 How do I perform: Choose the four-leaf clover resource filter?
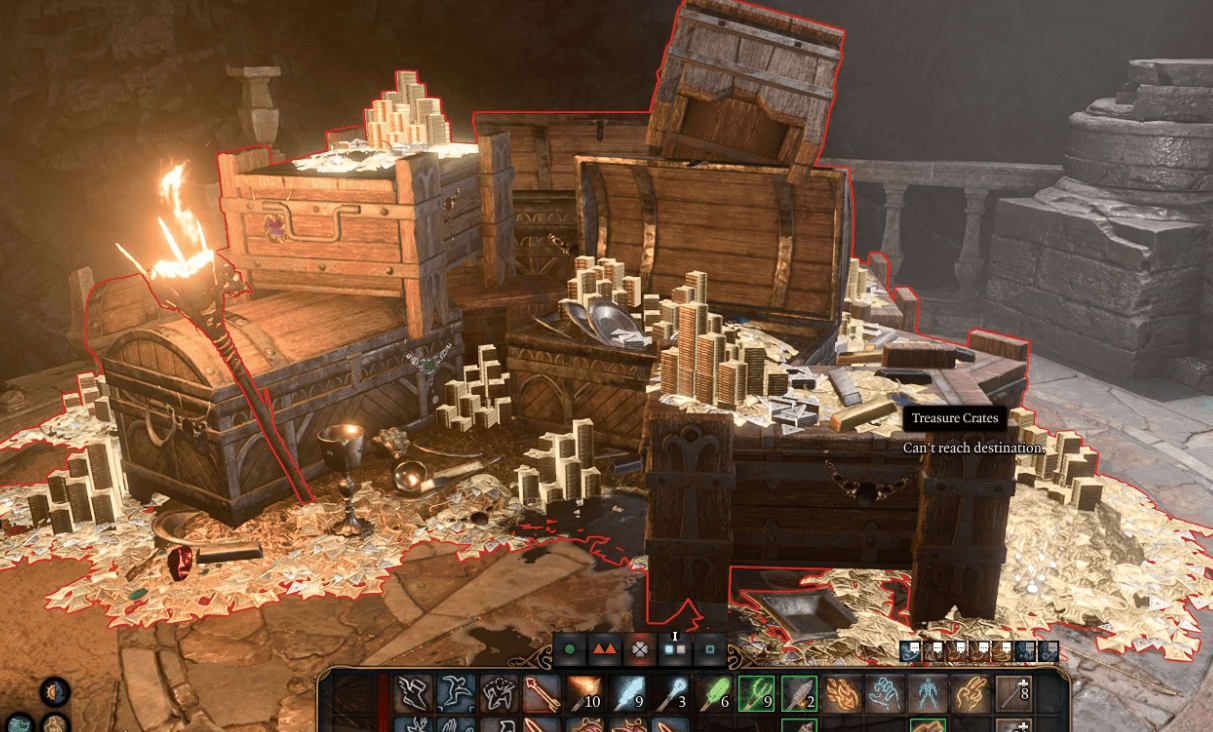coord(637,649)
